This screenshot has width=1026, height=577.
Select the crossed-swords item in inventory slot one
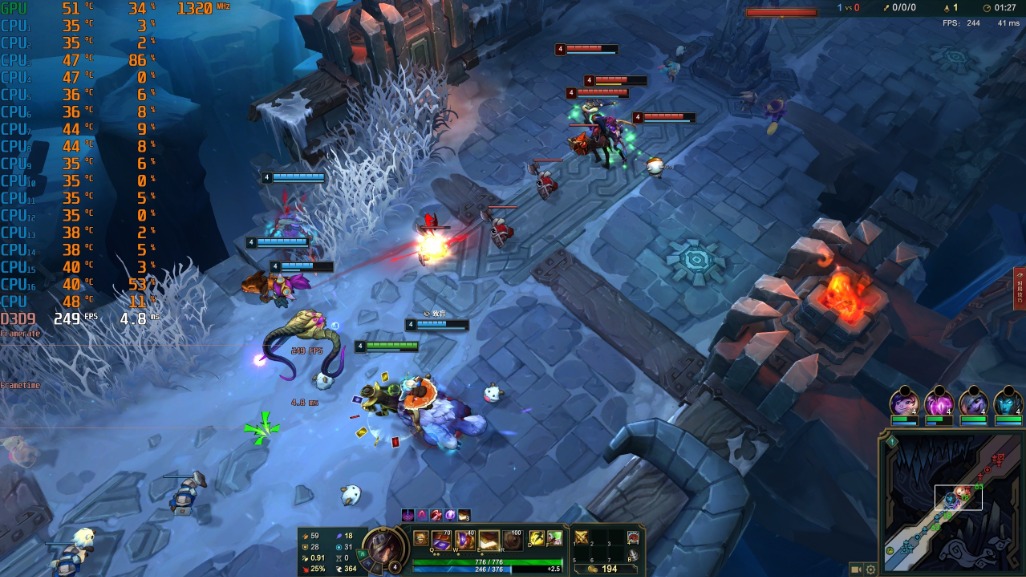click(582, 539)
